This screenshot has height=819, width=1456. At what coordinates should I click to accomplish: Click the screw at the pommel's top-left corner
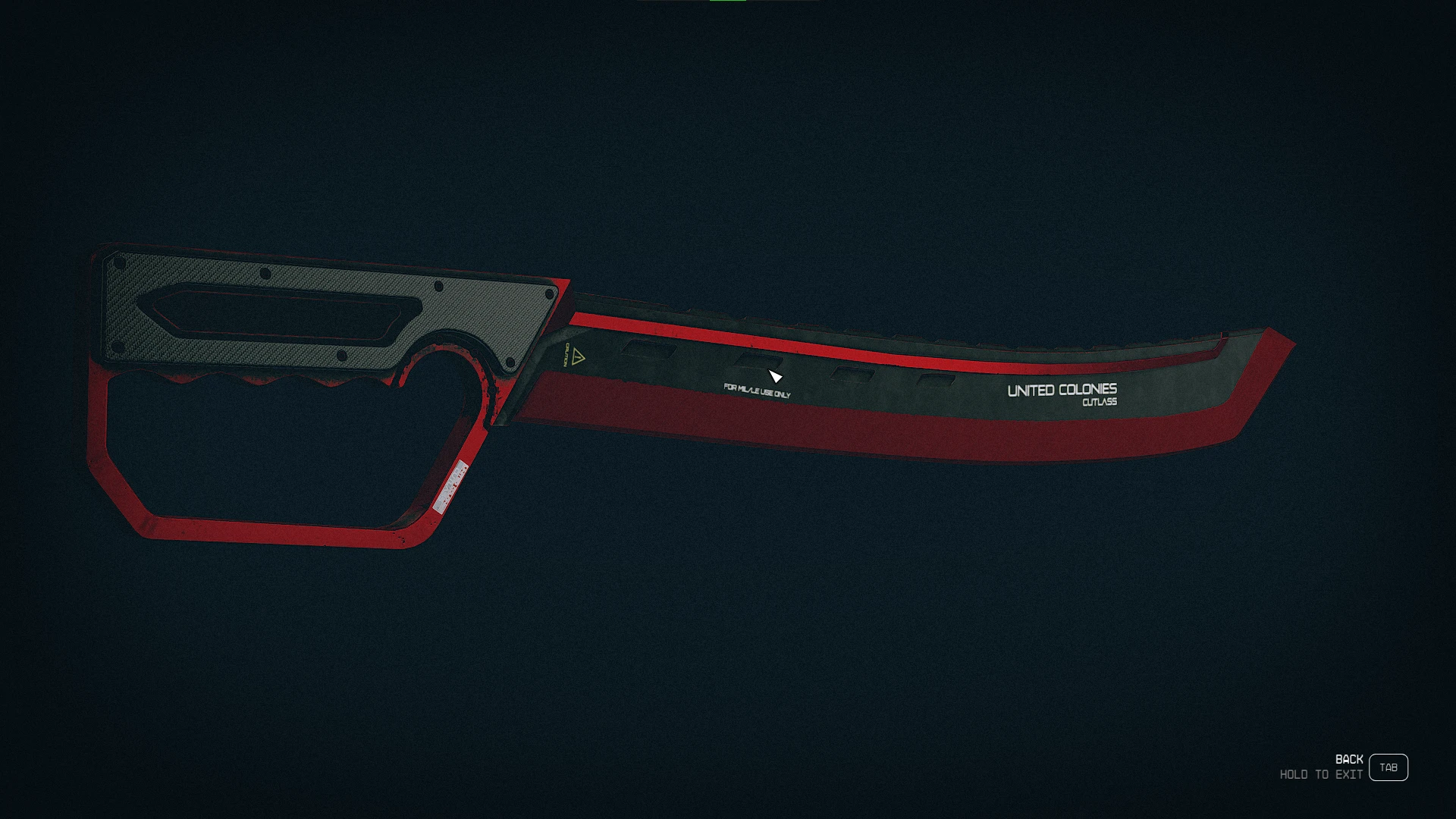click(120, 261)
